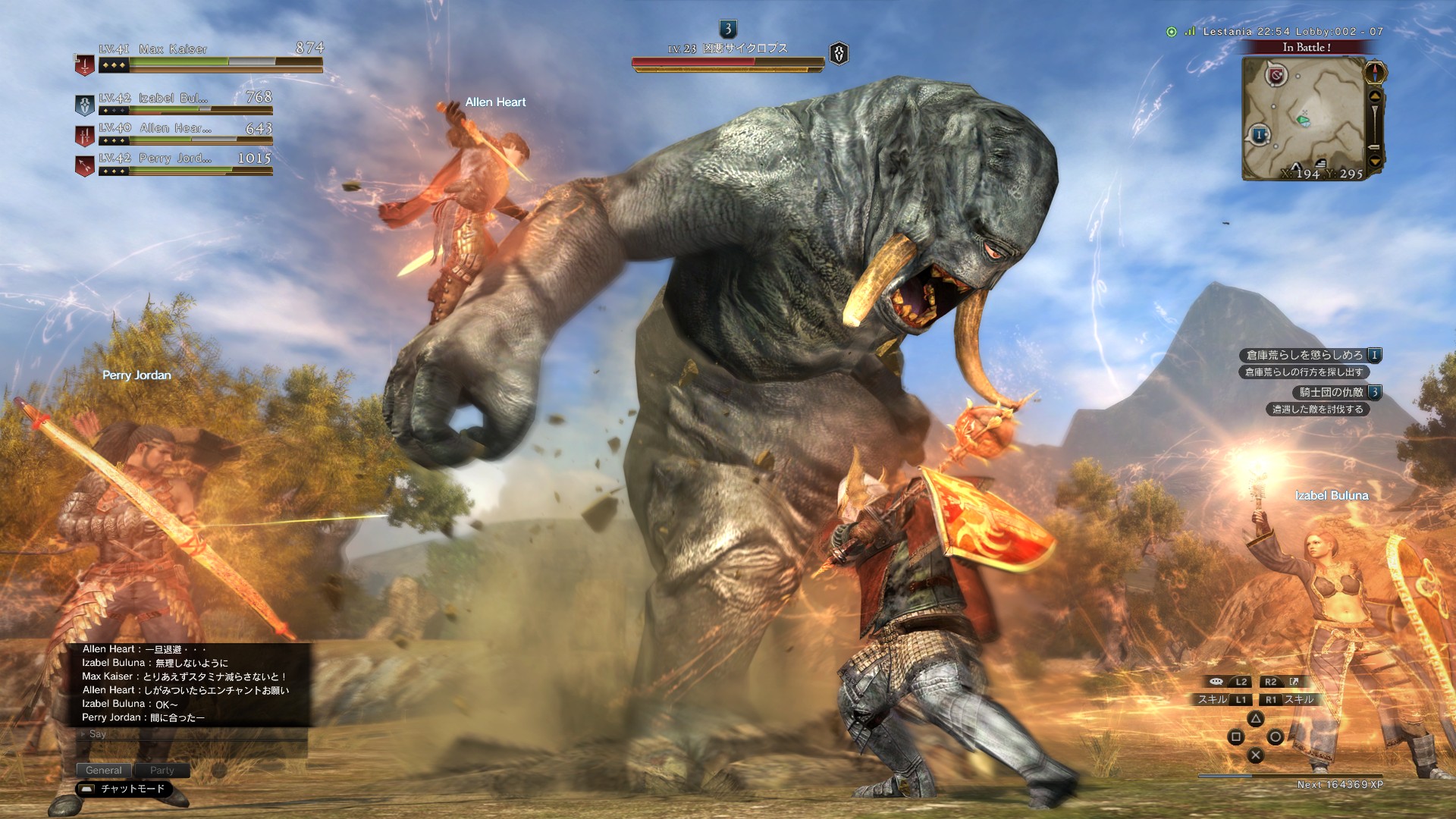Click the compass atop the minimap
The width and height of the screenshot is (1456, 819).
(x=1376, y=73)
